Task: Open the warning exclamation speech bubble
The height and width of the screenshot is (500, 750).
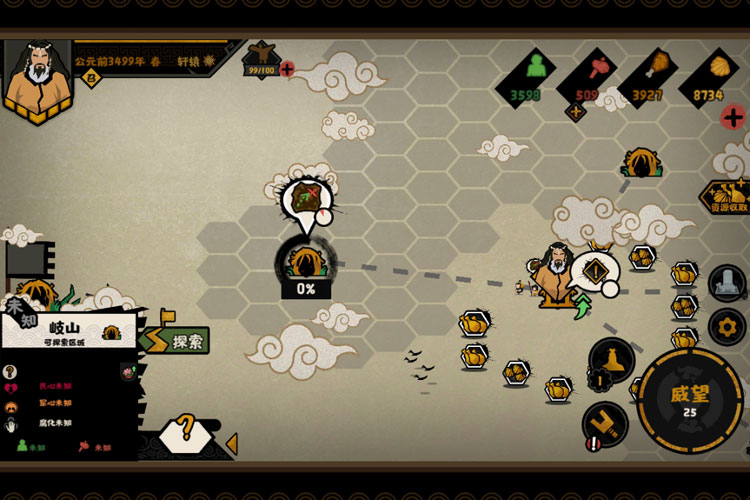Action: 596,270
